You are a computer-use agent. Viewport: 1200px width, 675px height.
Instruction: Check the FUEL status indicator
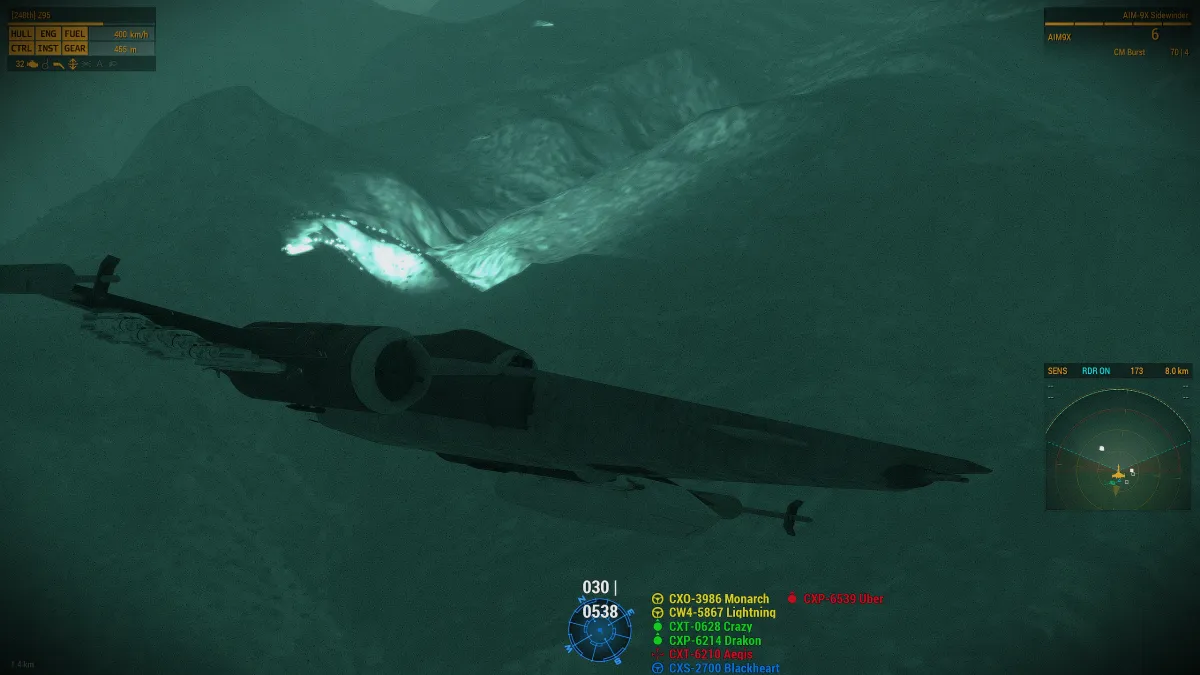coord(75,34)
